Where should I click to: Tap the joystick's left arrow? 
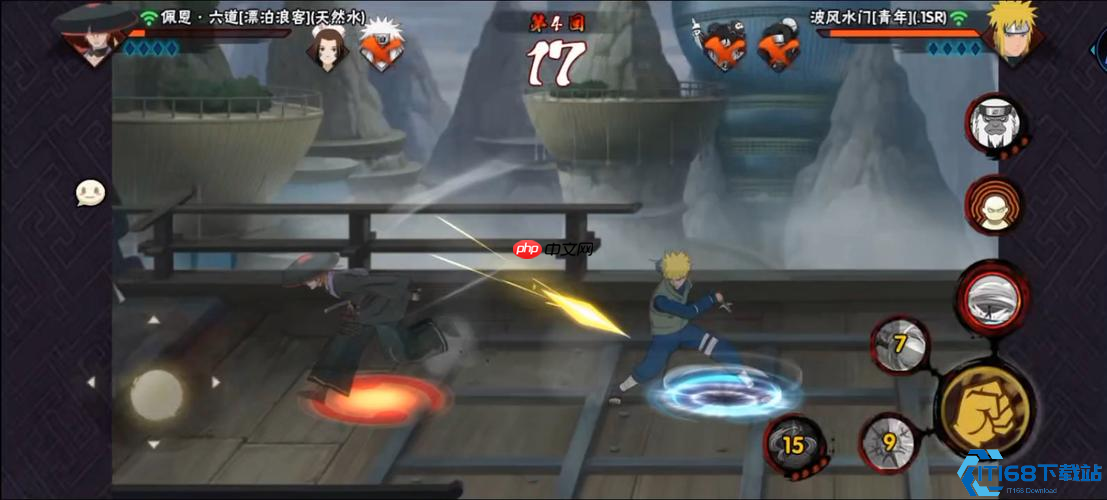[91, 382]
